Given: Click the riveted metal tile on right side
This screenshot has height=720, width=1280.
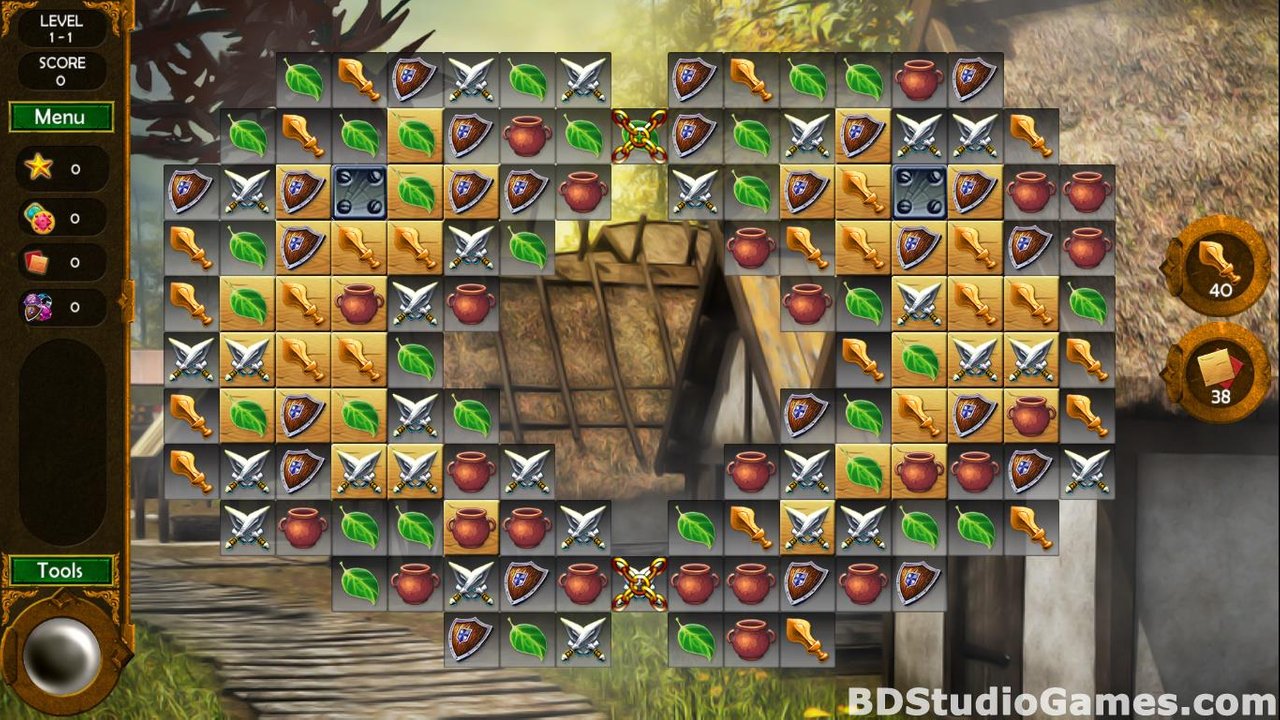Looking at the screenshot, I should pos(920,188).
